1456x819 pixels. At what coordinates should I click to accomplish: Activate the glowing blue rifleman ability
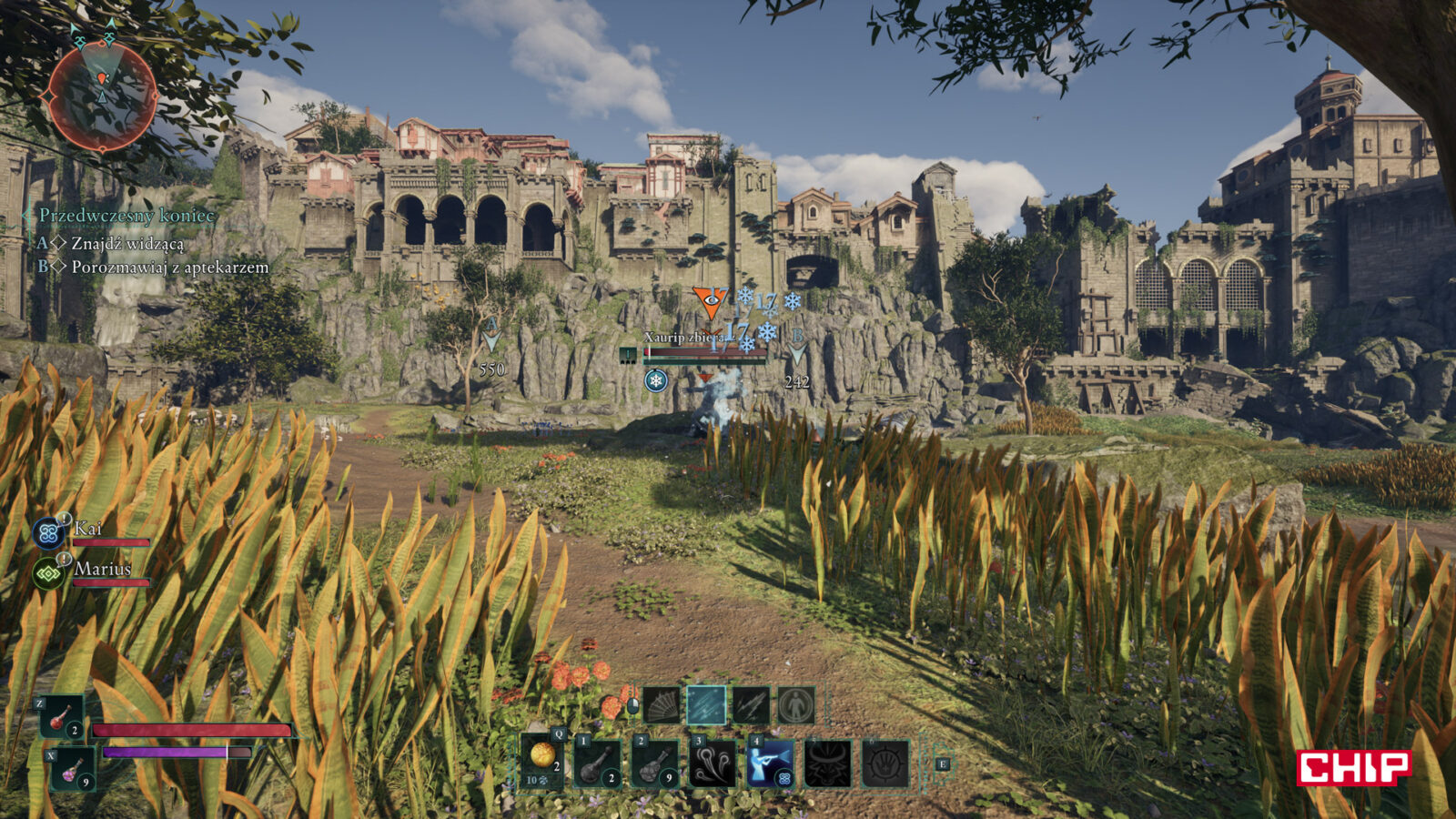click(770, 763)
